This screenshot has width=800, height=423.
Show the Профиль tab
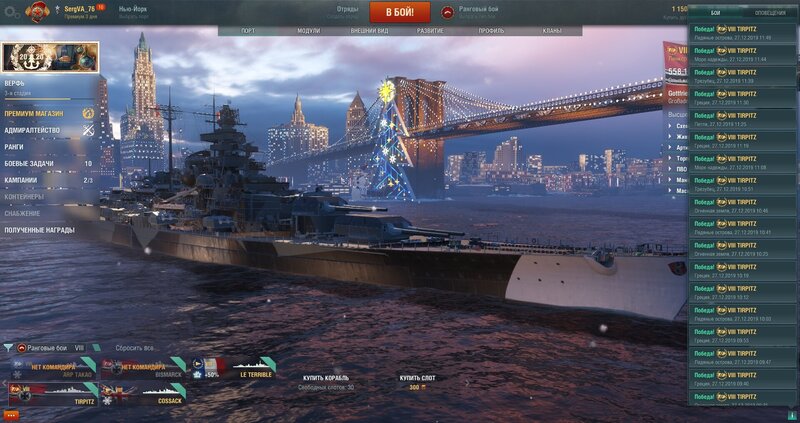point(491,31)
